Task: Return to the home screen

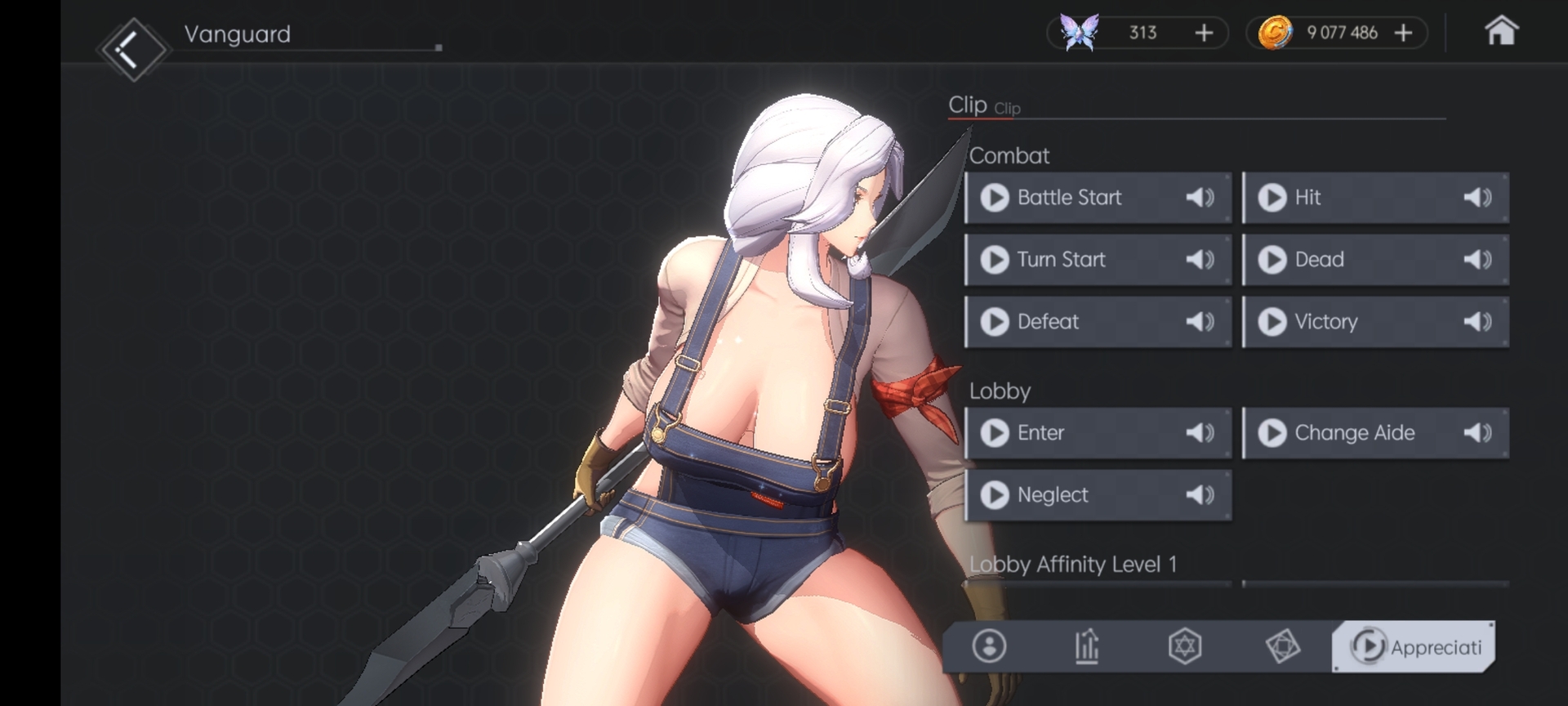Action: tap(1501, 32)
